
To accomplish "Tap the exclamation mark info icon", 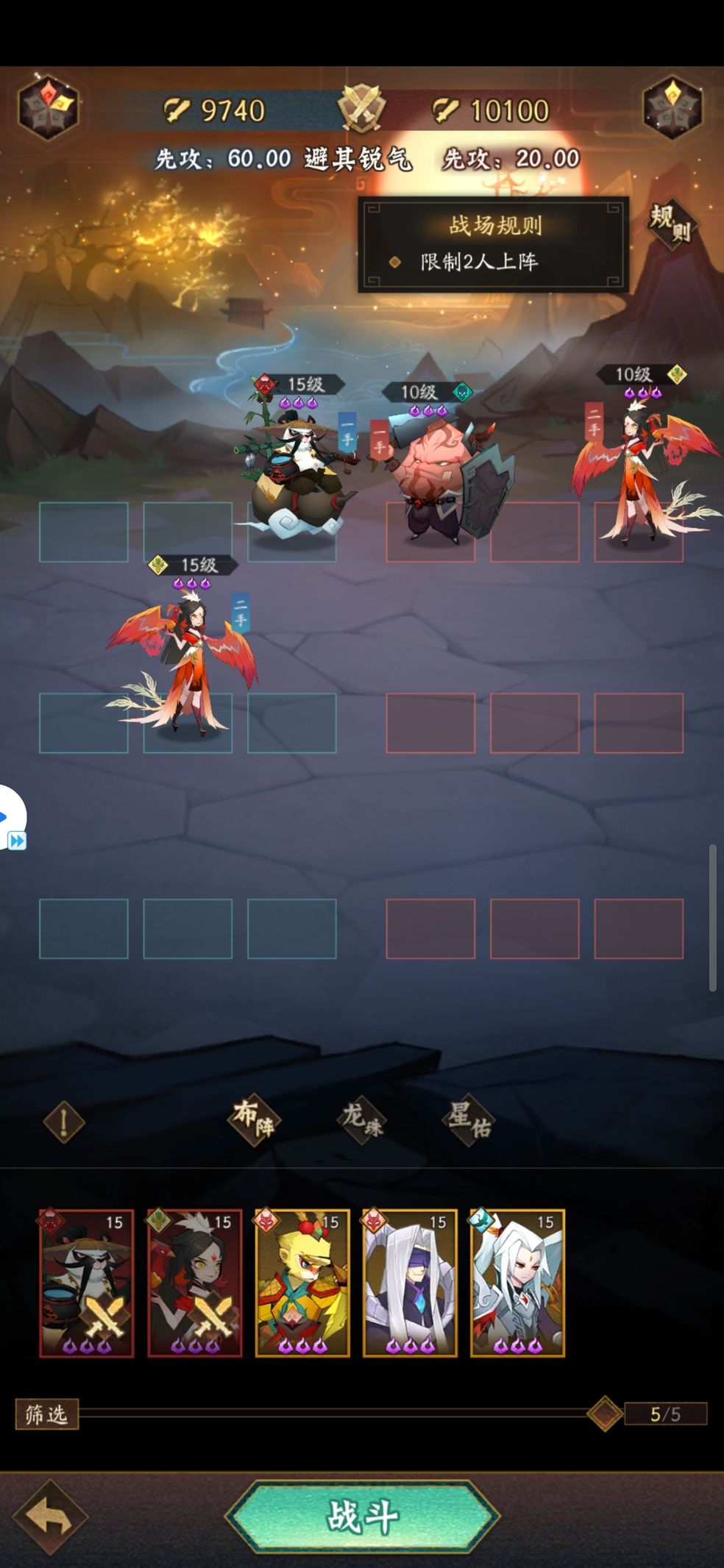I will click(63, 1122).
